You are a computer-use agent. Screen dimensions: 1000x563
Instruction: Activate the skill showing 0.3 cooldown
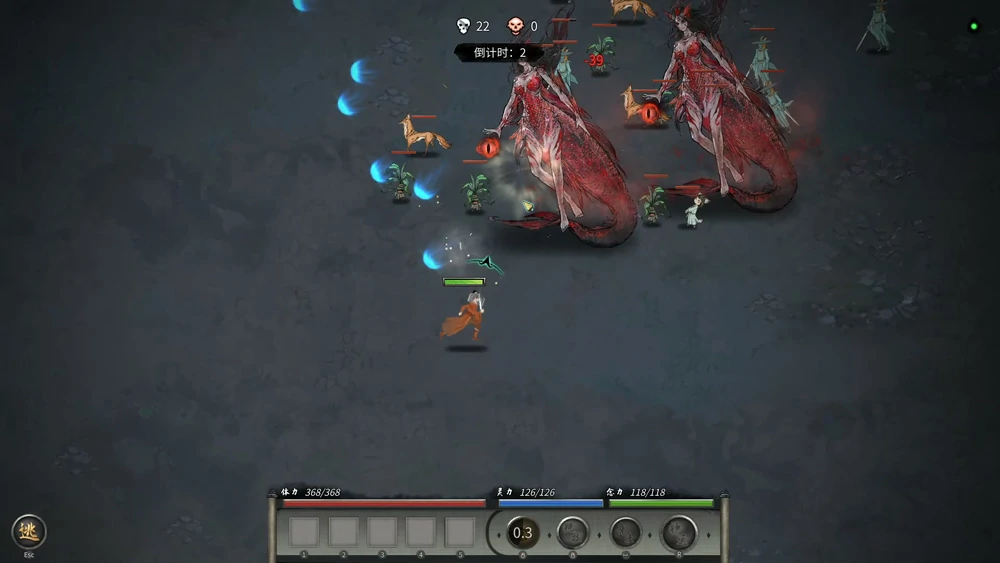(x=522, y=533)
